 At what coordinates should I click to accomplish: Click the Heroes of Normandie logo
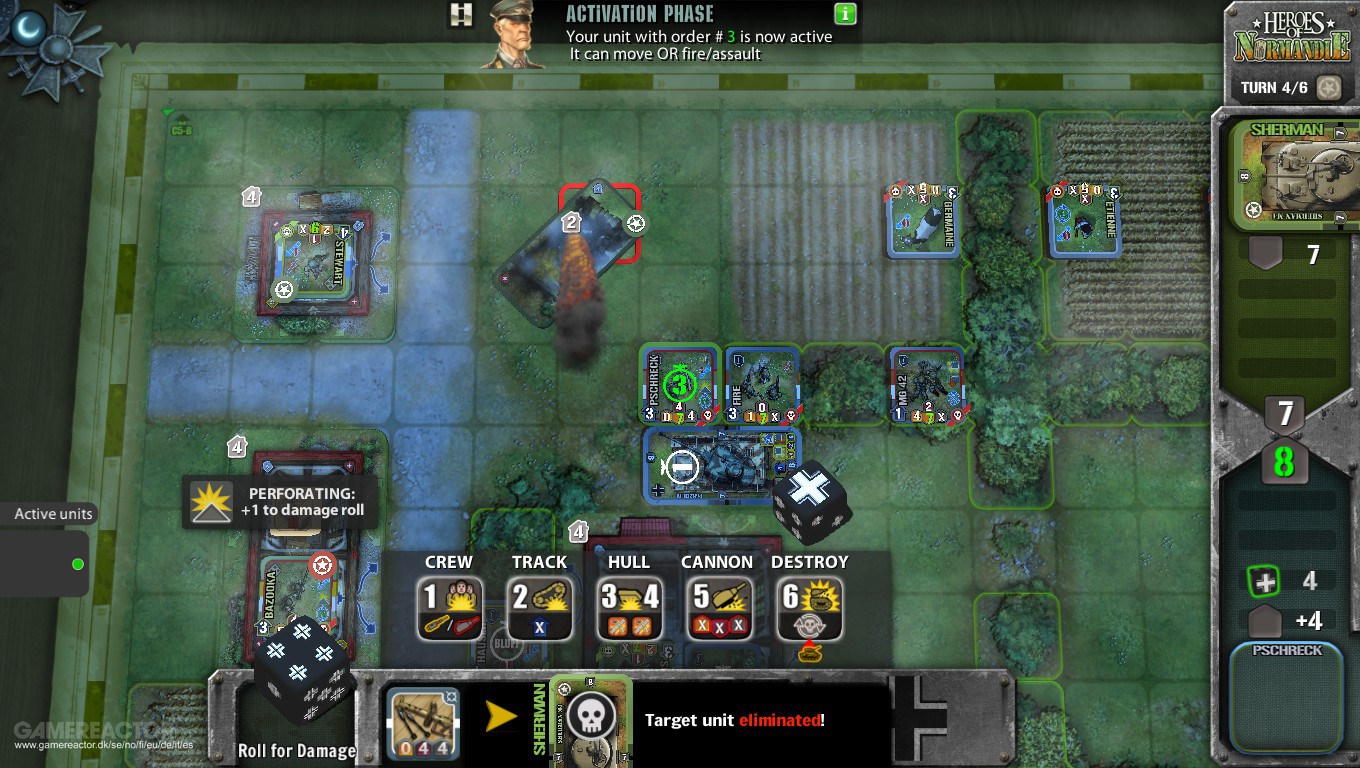click(1289, 38)
